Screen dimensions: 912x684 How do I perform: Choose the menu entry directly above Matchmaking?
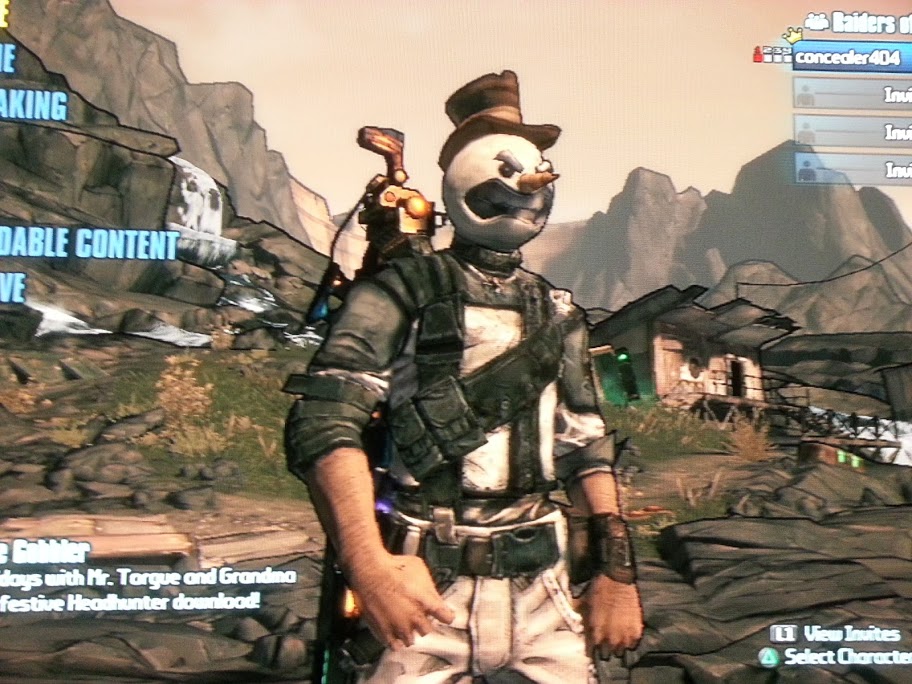click(x=8, y=60)
